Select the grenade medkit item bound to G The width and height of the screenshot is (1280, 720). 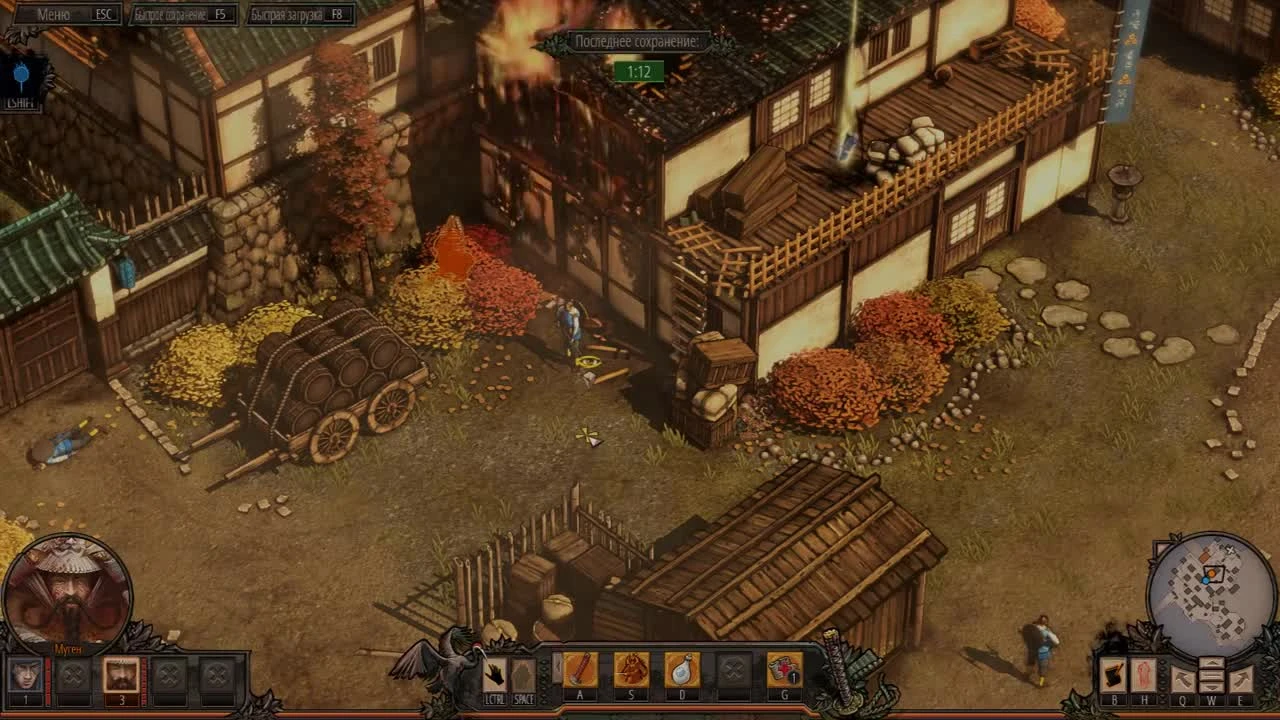[x=784, y=670]
